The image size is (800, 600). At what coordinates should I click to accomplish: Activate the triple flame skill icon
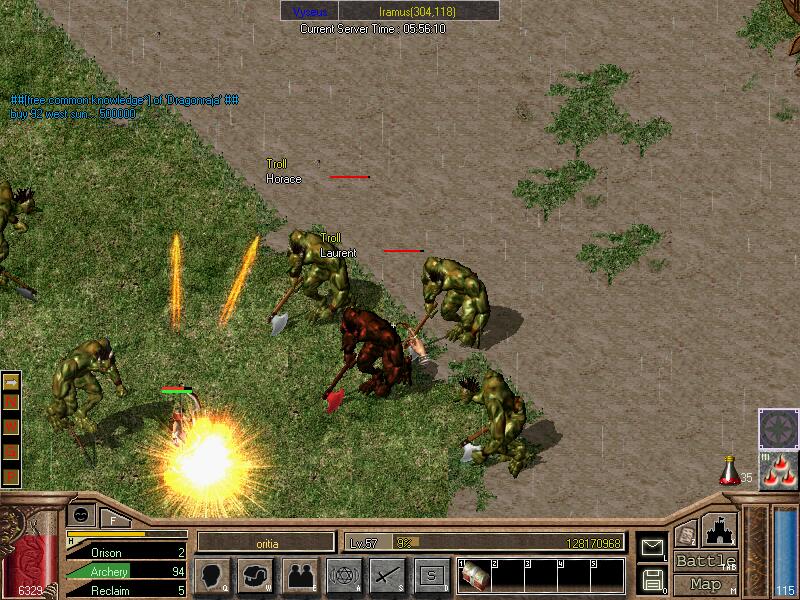[x=778, y=472]
